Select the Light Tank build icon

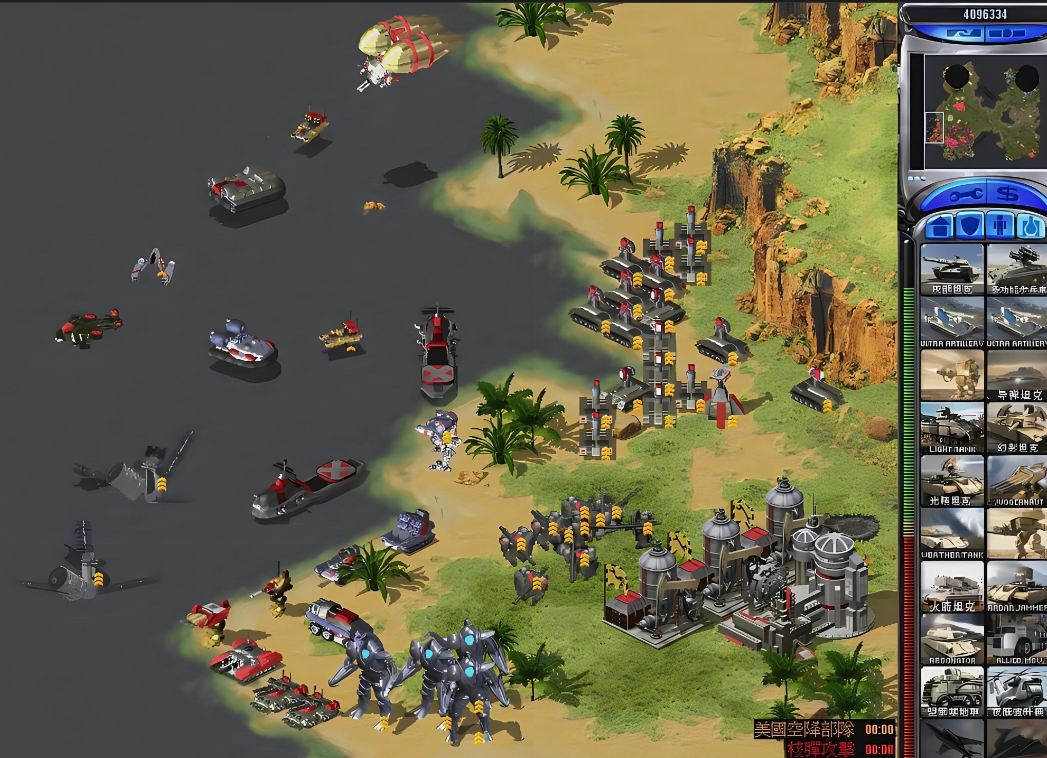(x=951, y=427)
